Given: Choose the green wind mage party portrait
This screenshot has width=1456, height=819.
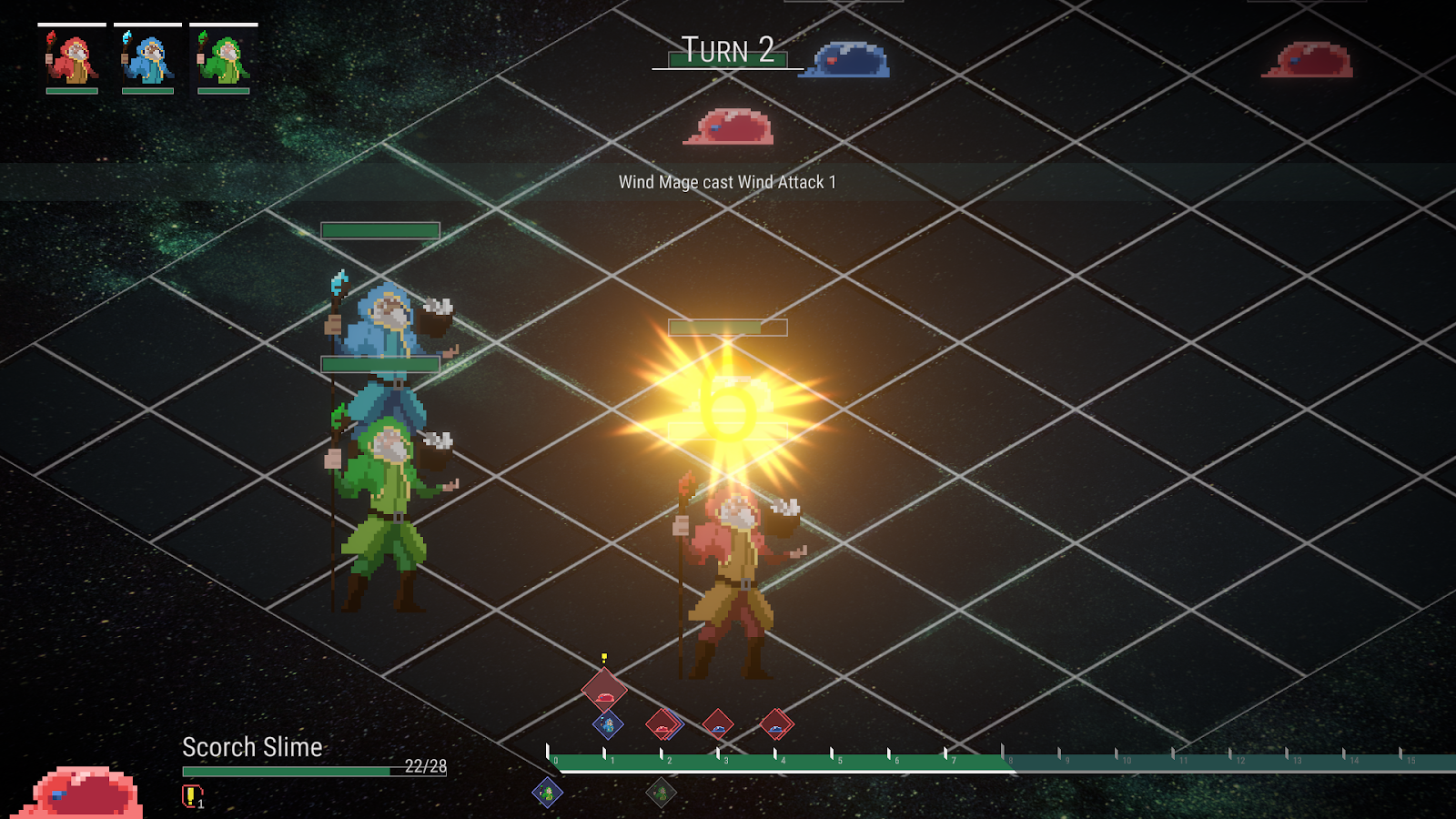Looking at the screenshot, I should pos(223,59).
